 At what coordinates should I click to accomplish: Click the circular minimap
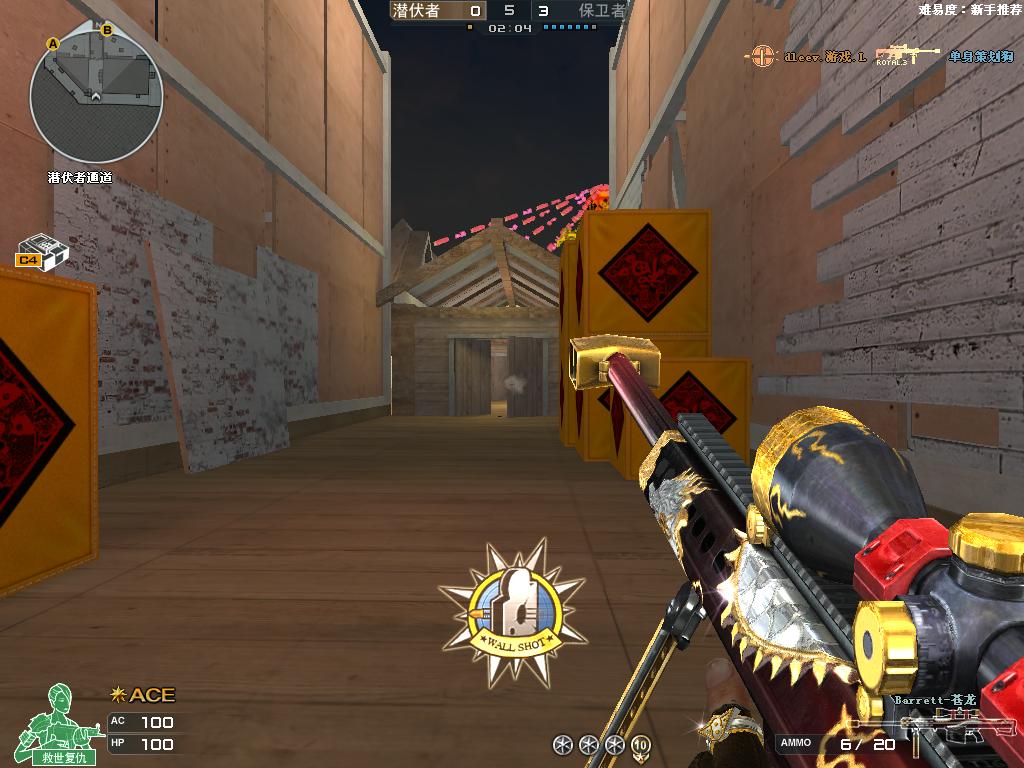tap(96, 96)
